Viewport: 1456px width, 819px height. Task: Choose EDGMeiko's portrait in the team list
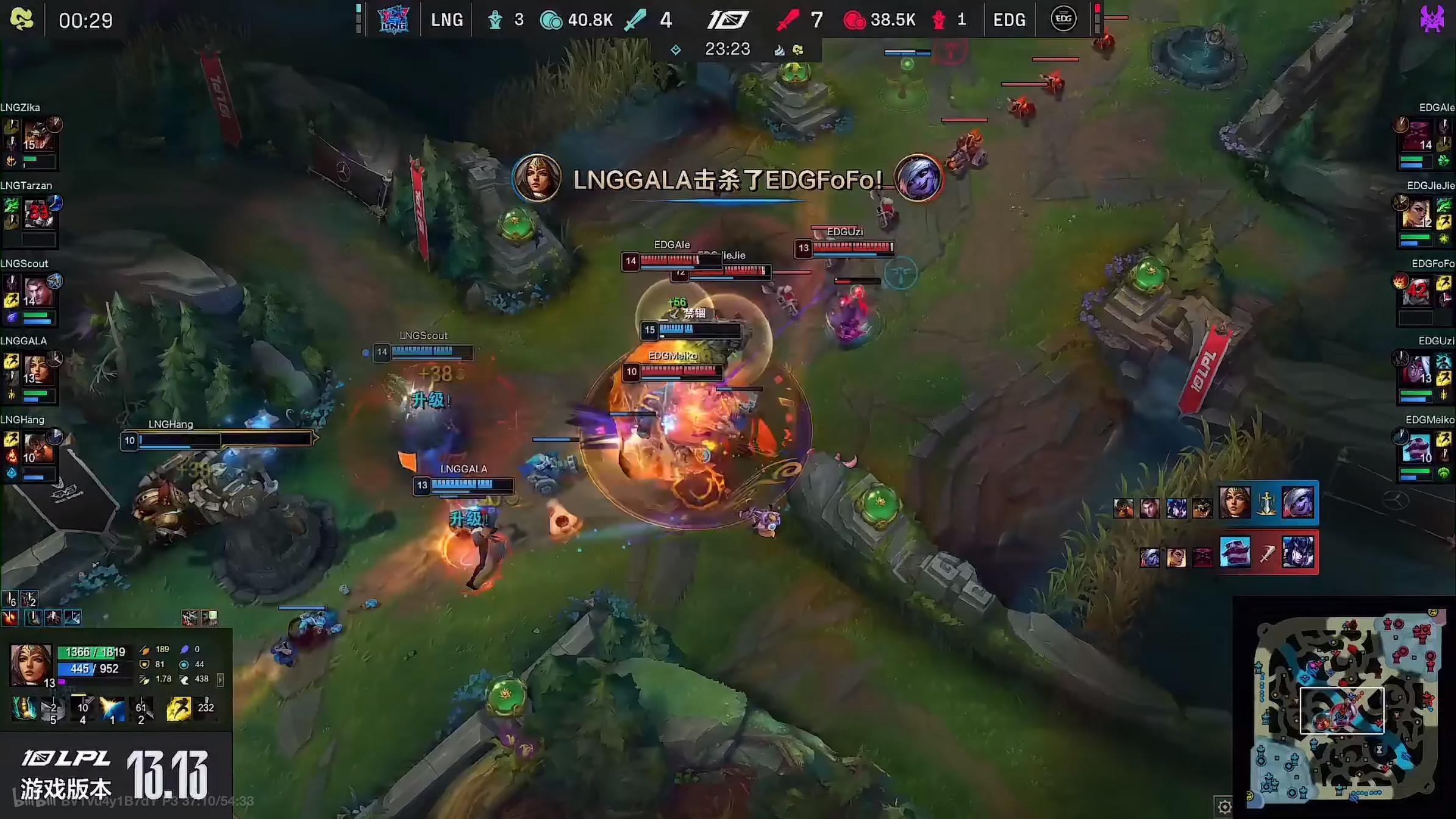click(x=1417, y=448)
